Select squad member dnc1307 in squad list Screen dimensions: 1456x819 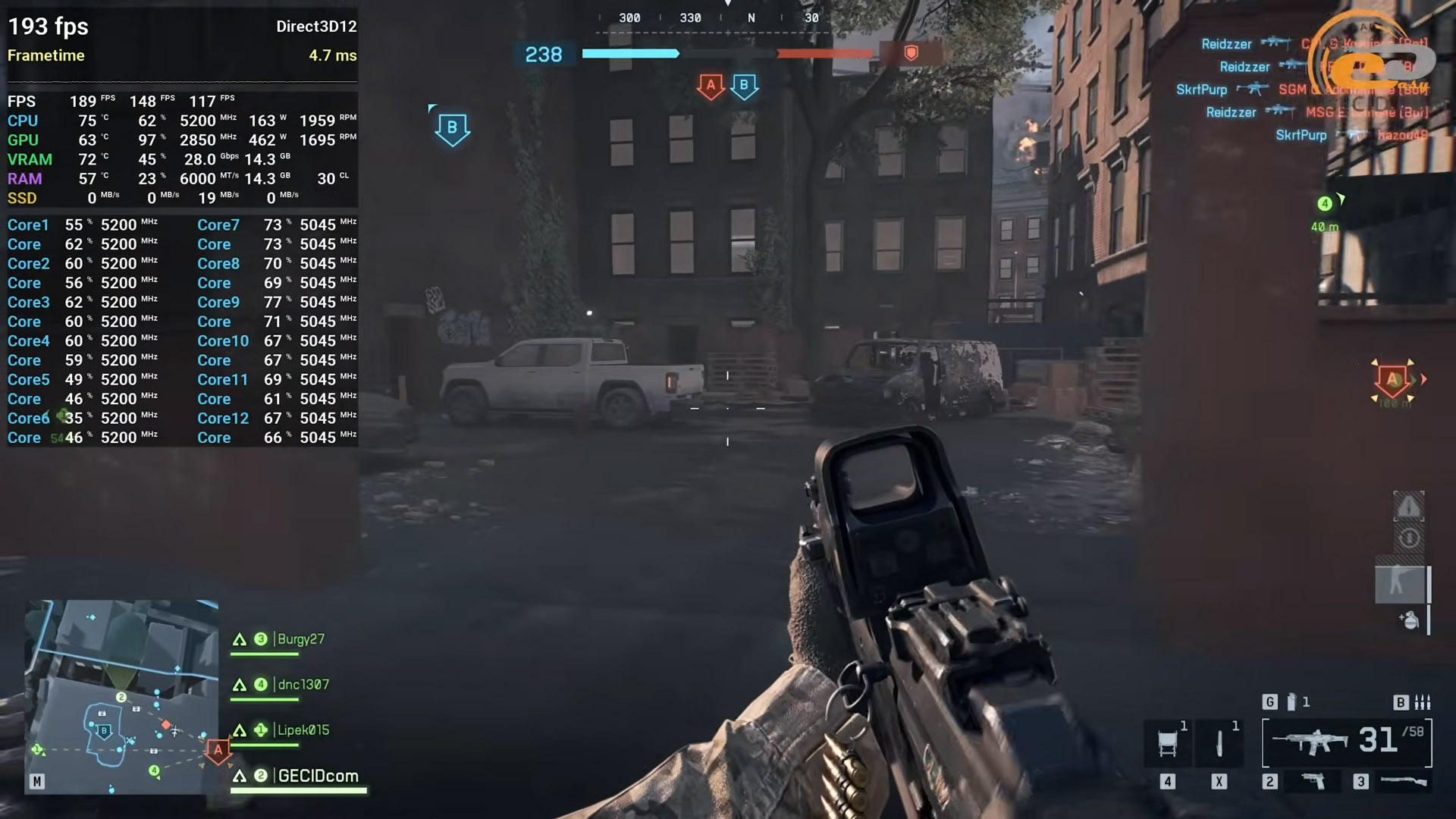pos(303,685)
